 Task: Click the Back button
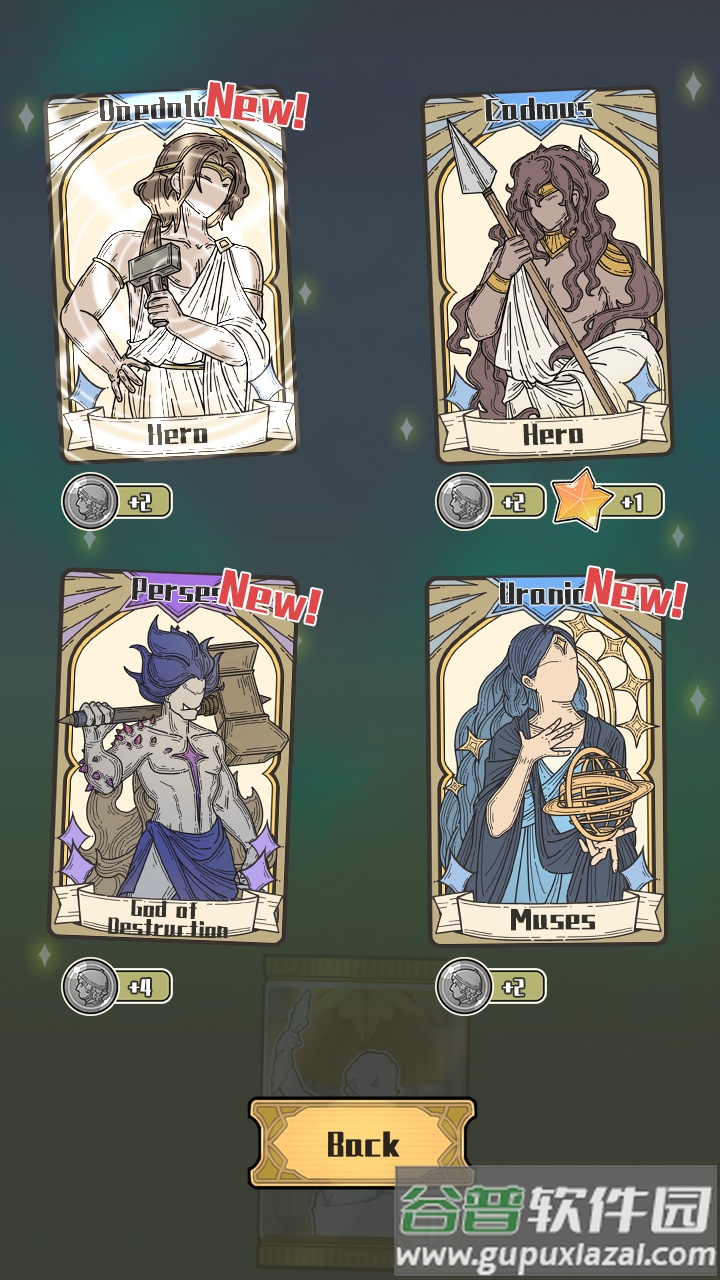[362, 1143]
